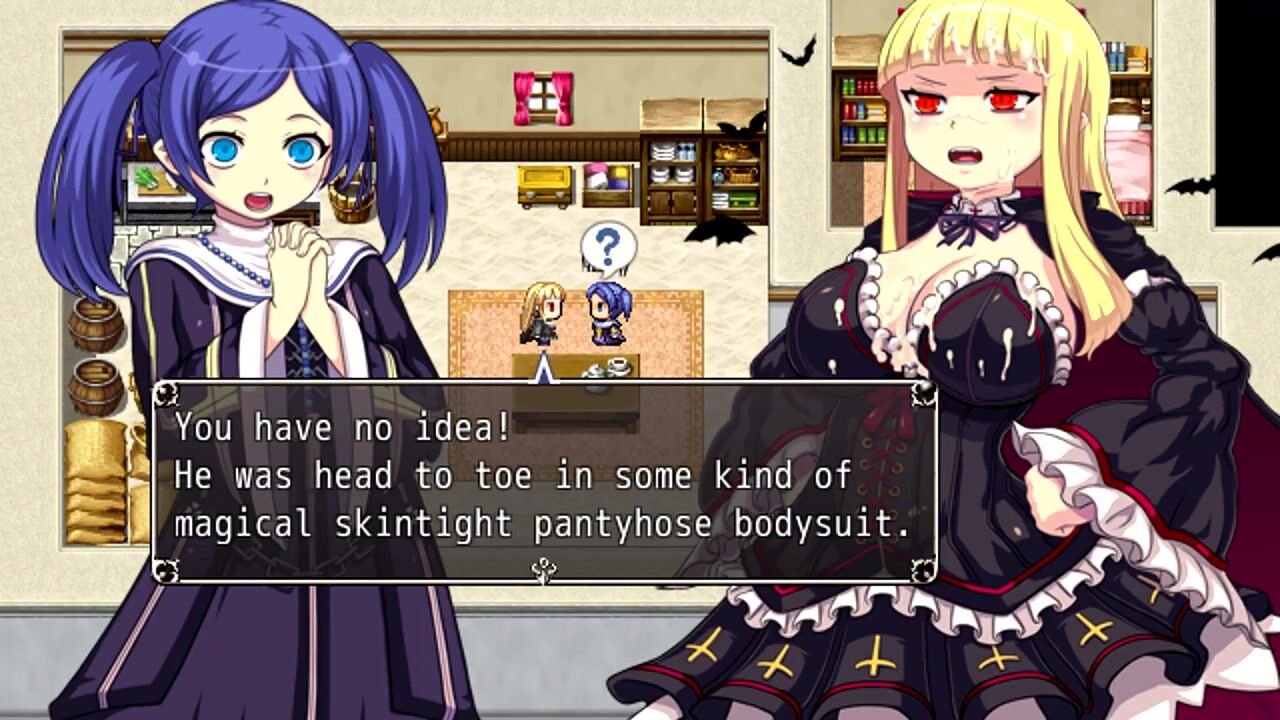Click the dialogue continue indicator ornament
This screenshot has height=720, width=1280.
pyautogui.click(x=544, y=571)
